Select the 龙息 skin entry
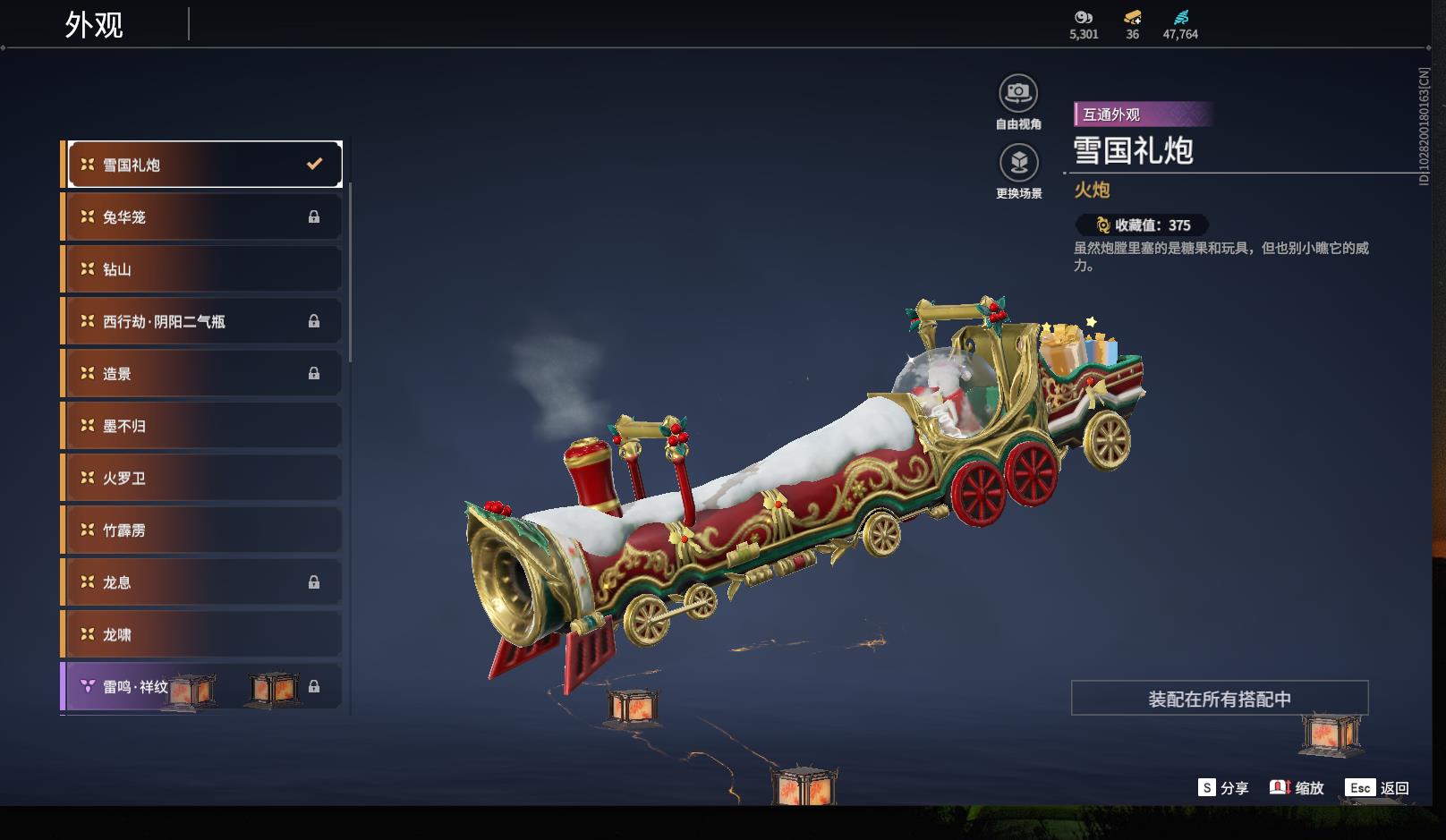Viewport: 1446px width, 840px height. [x=204, y=582]
